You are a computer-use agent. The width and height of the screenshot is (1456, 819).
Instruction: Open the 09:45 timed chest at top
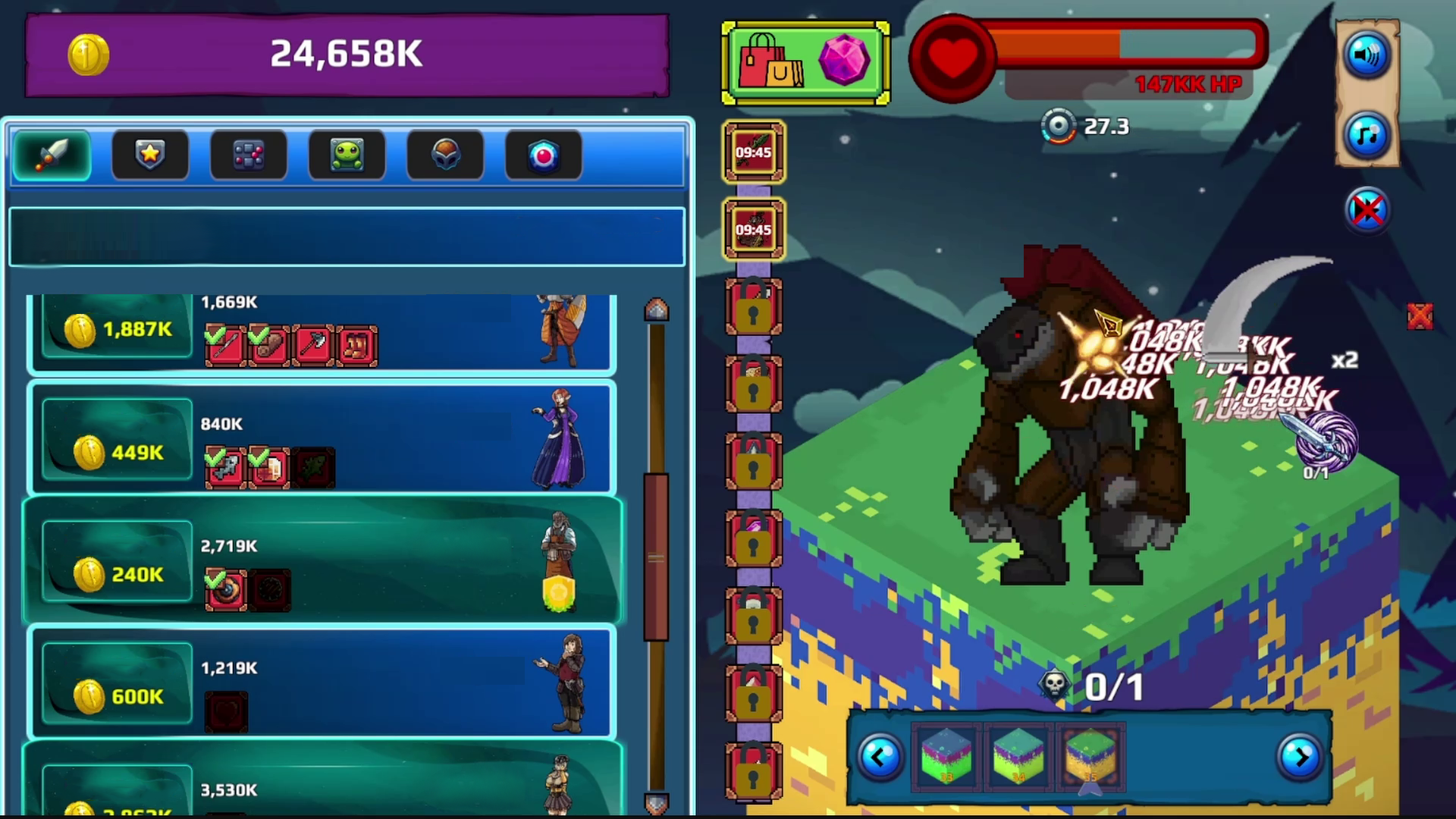tap(753, 152)
